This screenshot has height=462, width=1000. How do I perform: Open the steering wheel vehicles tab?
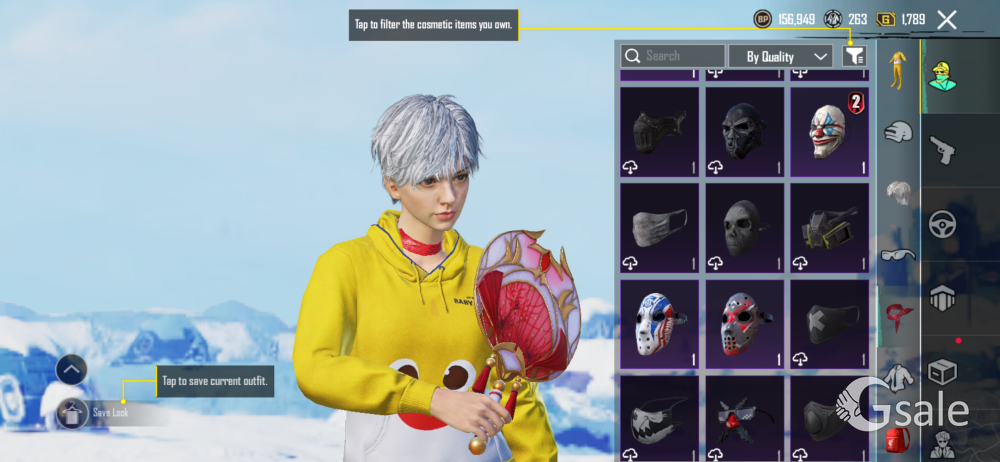[x=942, y=224]
